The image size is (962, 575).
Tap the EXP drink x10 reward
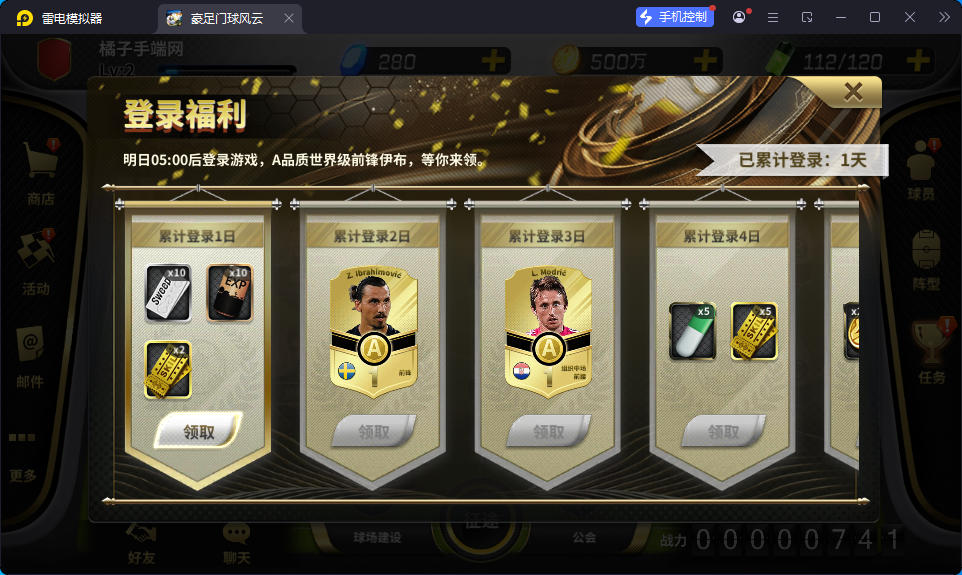click(229, 293)
